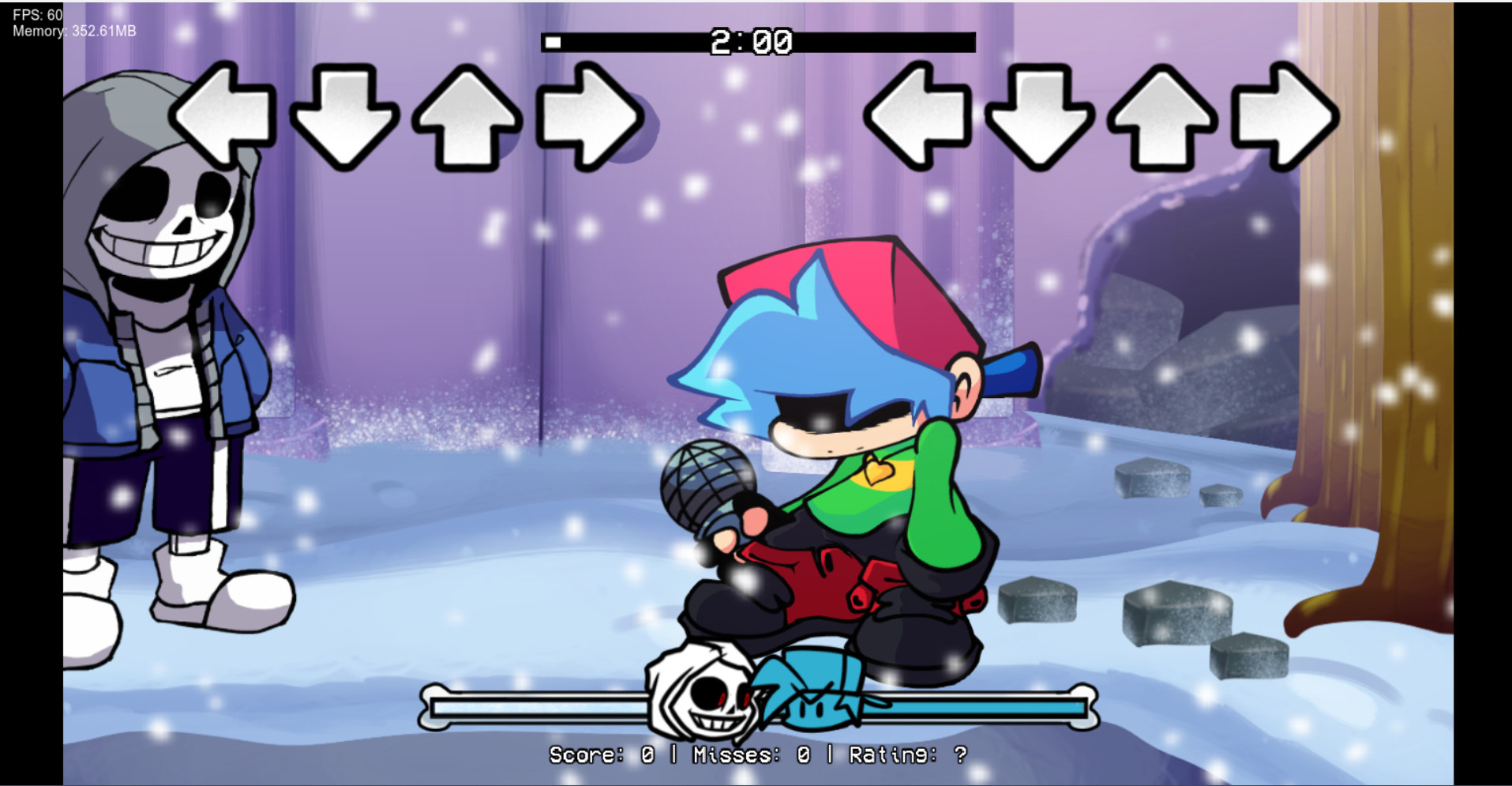This screenshot has height=786, width=1512.
Task: Select the player's up arrow receptor
Action: pos(1161,116)
